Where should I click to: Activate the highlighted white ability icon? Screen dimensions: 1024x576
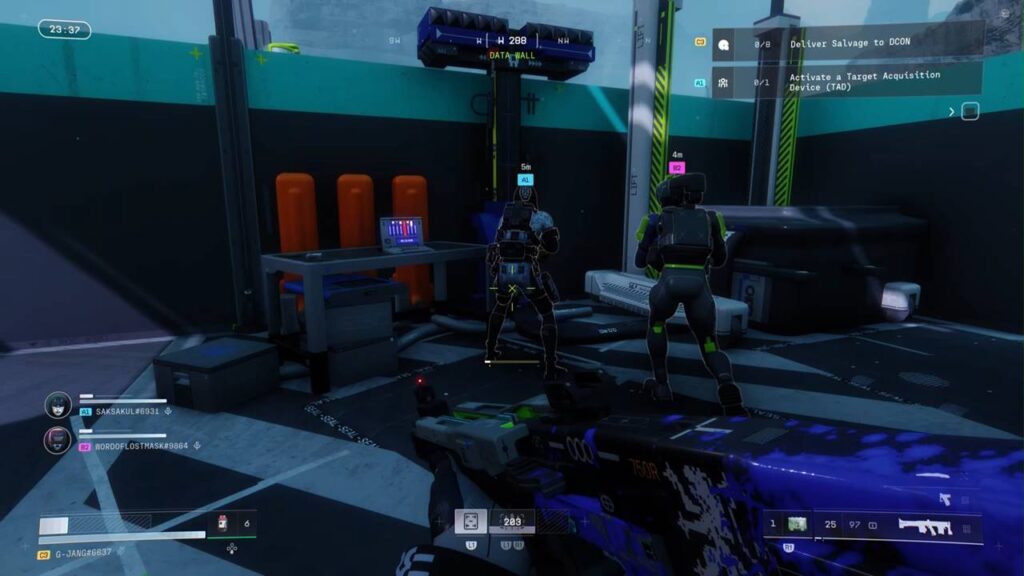click(471, 521)
